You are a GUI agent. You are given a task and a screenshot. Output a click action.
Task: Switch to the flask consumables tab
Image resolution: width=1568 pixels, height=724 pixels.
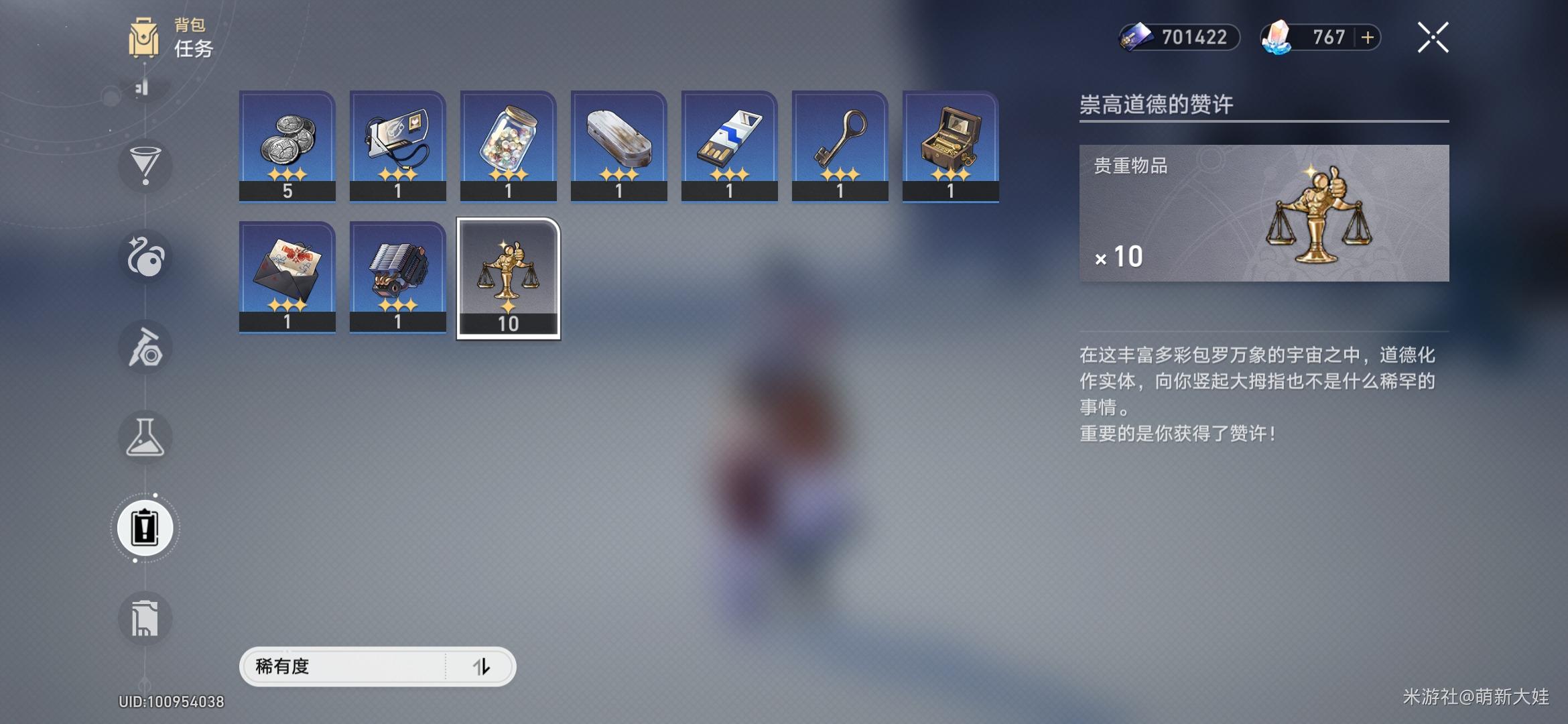(x=145, y=438)
